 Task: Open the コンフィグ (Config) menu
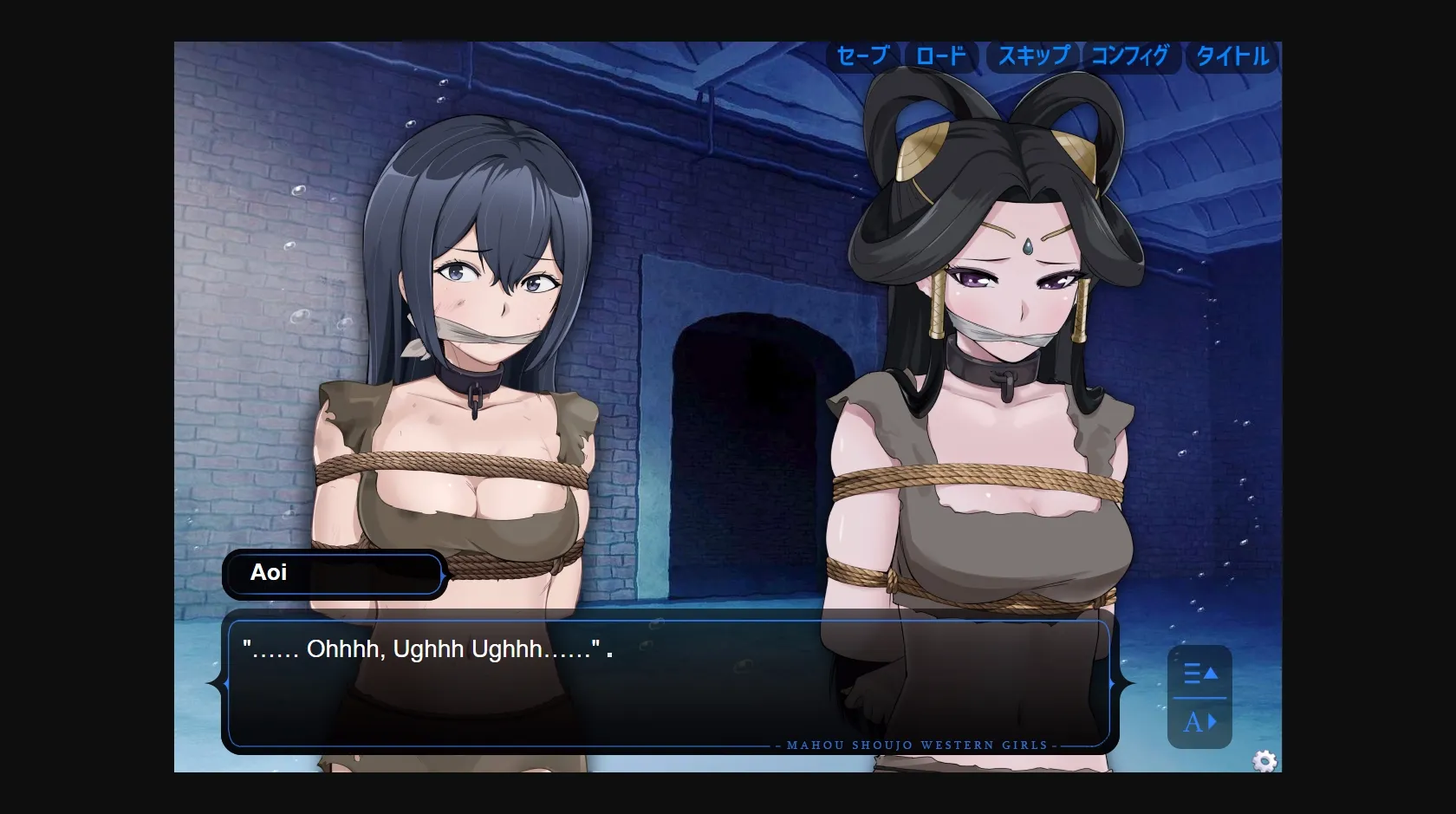pos(1131,57)
